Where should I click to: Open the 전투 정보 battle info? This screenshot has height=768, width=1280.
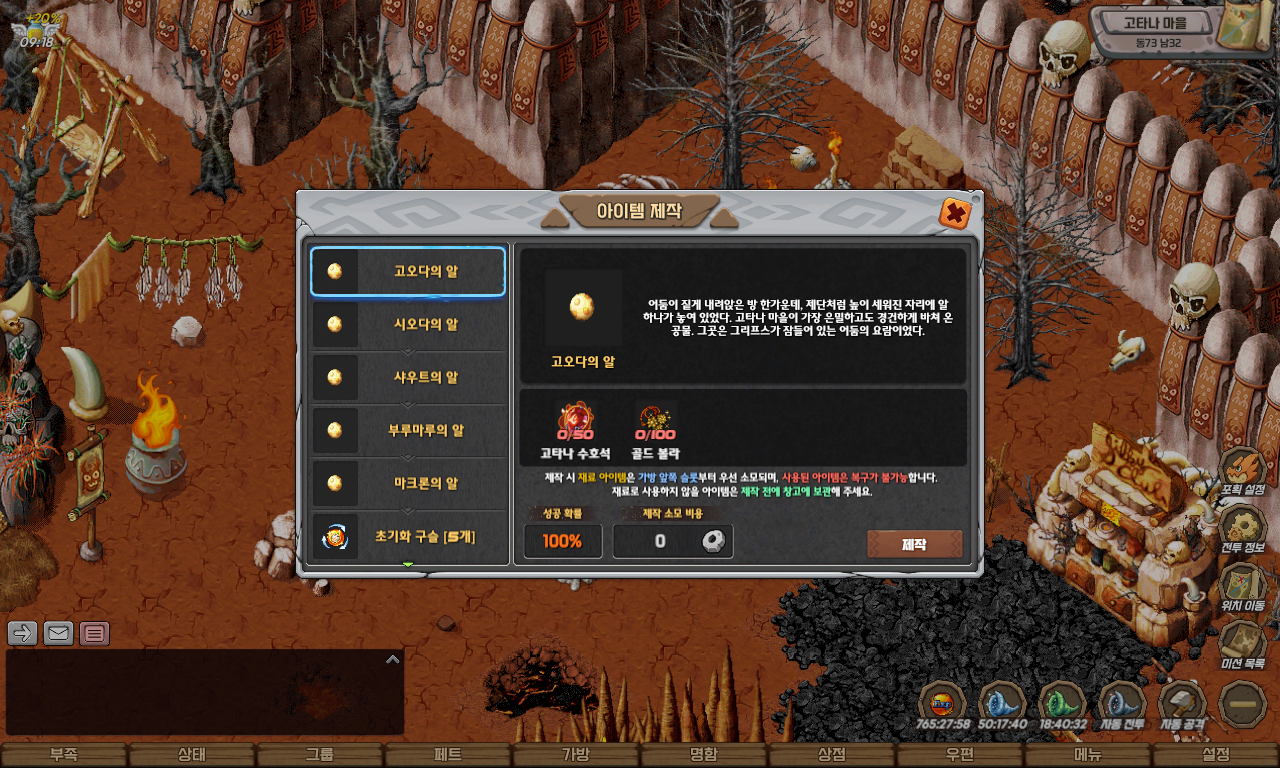tap(1243, 530)
